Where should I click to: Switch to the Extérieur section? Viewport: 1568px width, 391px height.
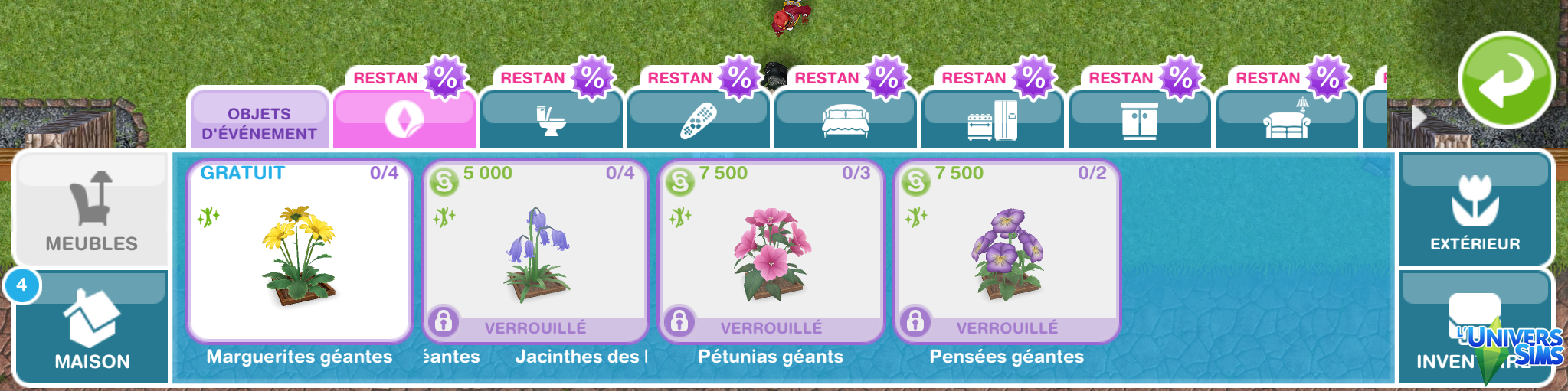pos(1475,209)
